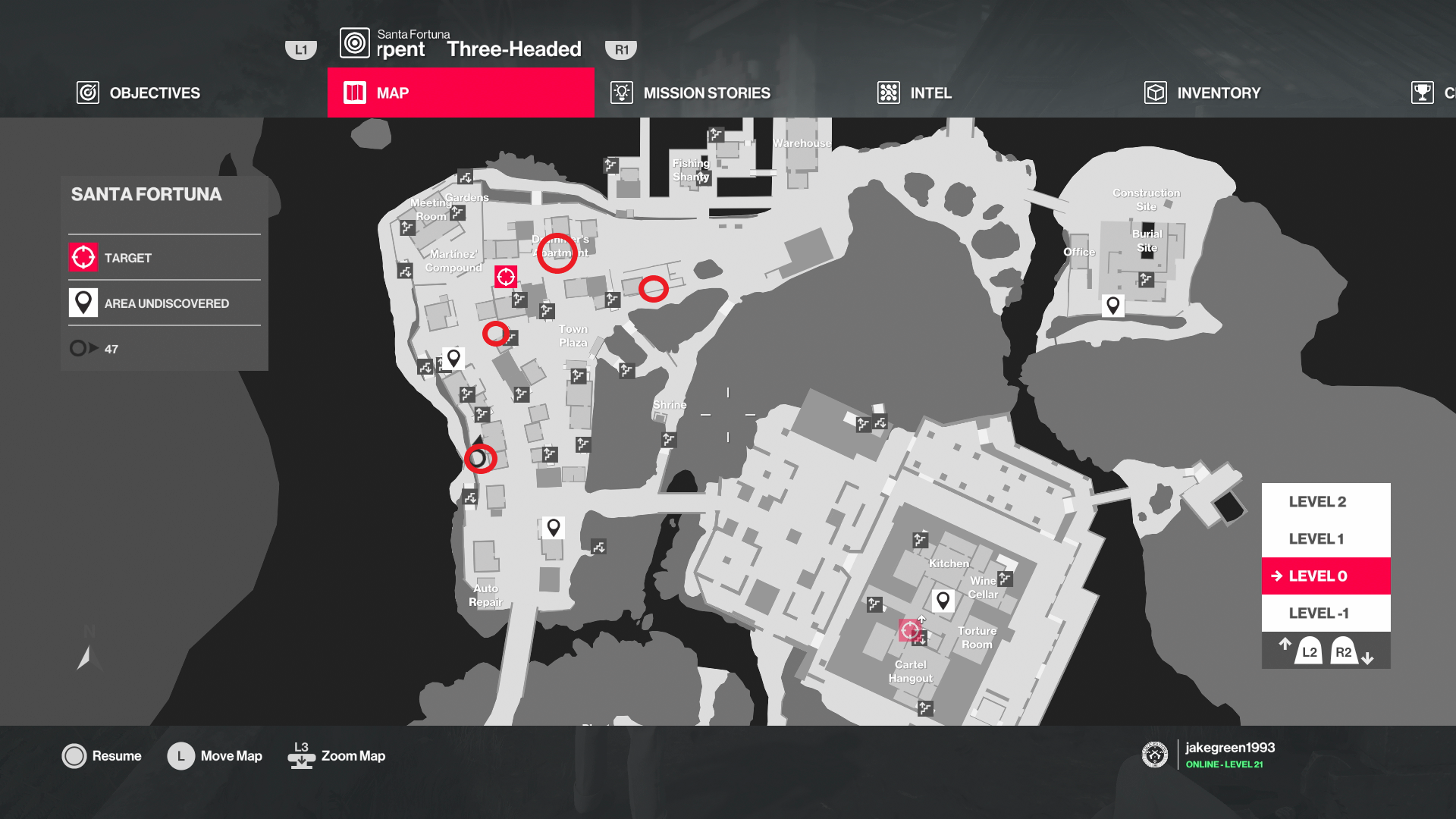Open the Objectives panel icon
The height and width of the screenshot is (819, 1456).
click(88, 93)
